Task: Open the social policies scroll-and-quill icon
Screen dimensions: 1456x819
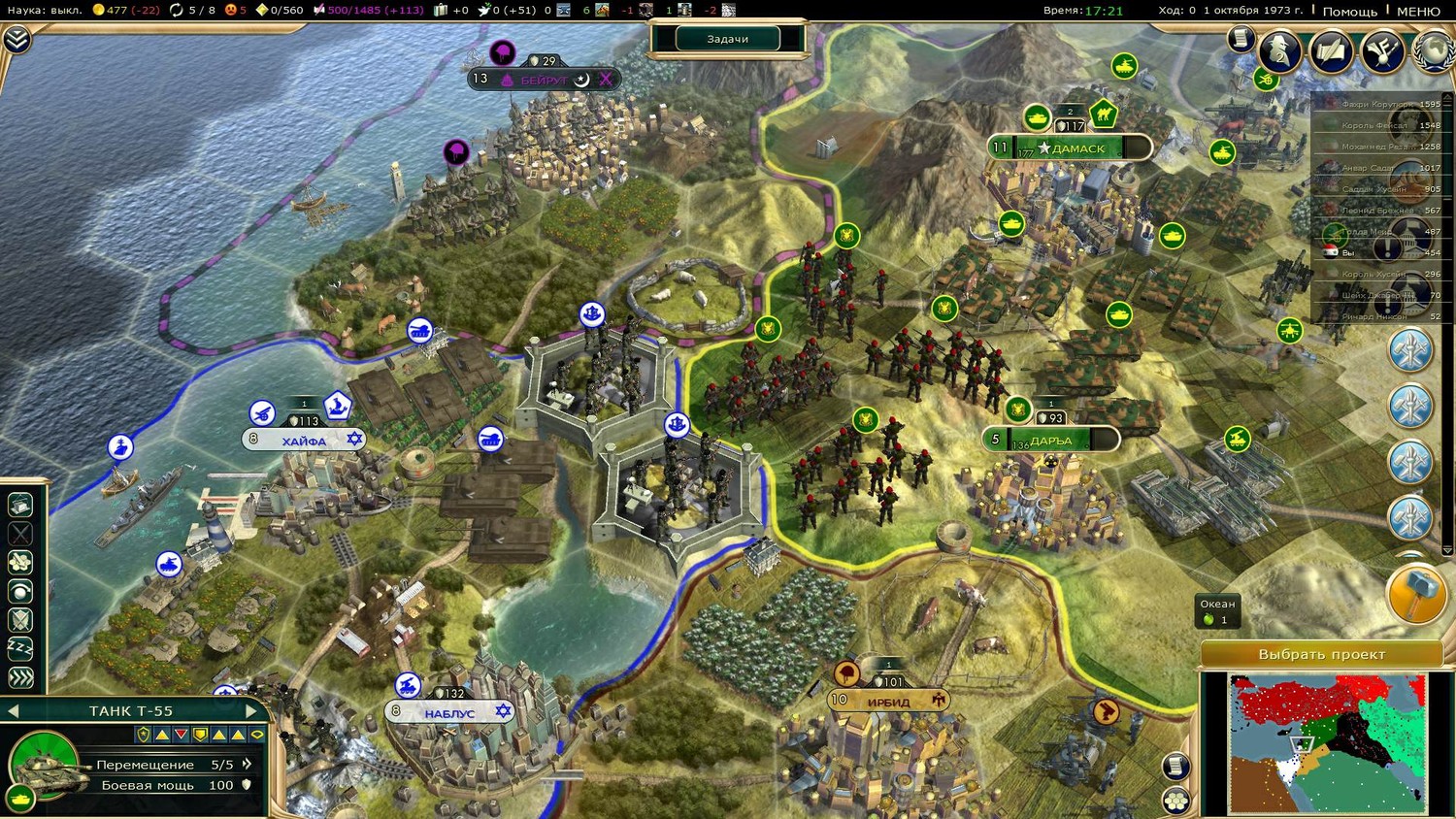Action: pos(1331,50)
